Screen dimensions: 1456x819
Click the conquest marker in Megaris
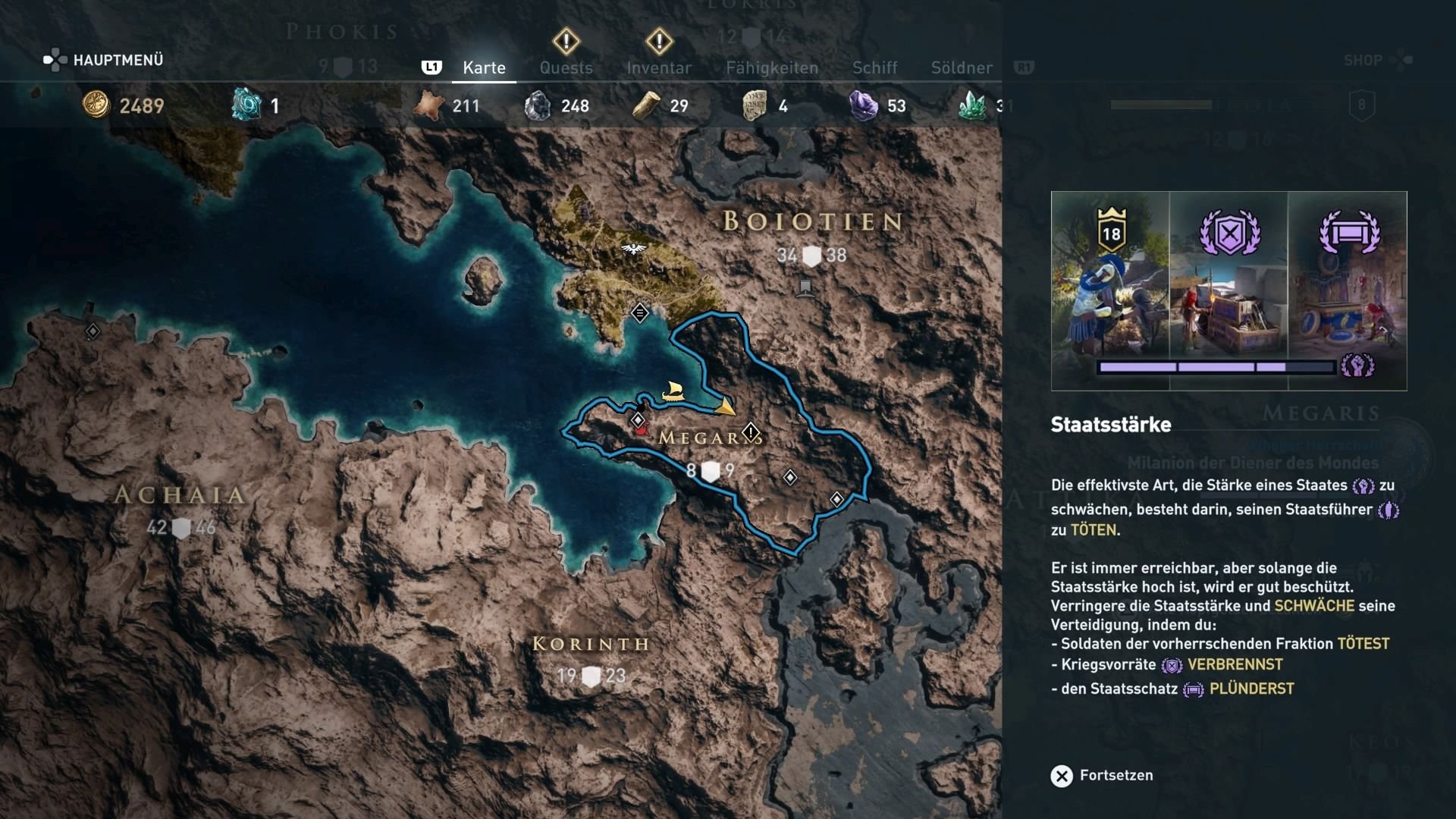tap(752, 431)
